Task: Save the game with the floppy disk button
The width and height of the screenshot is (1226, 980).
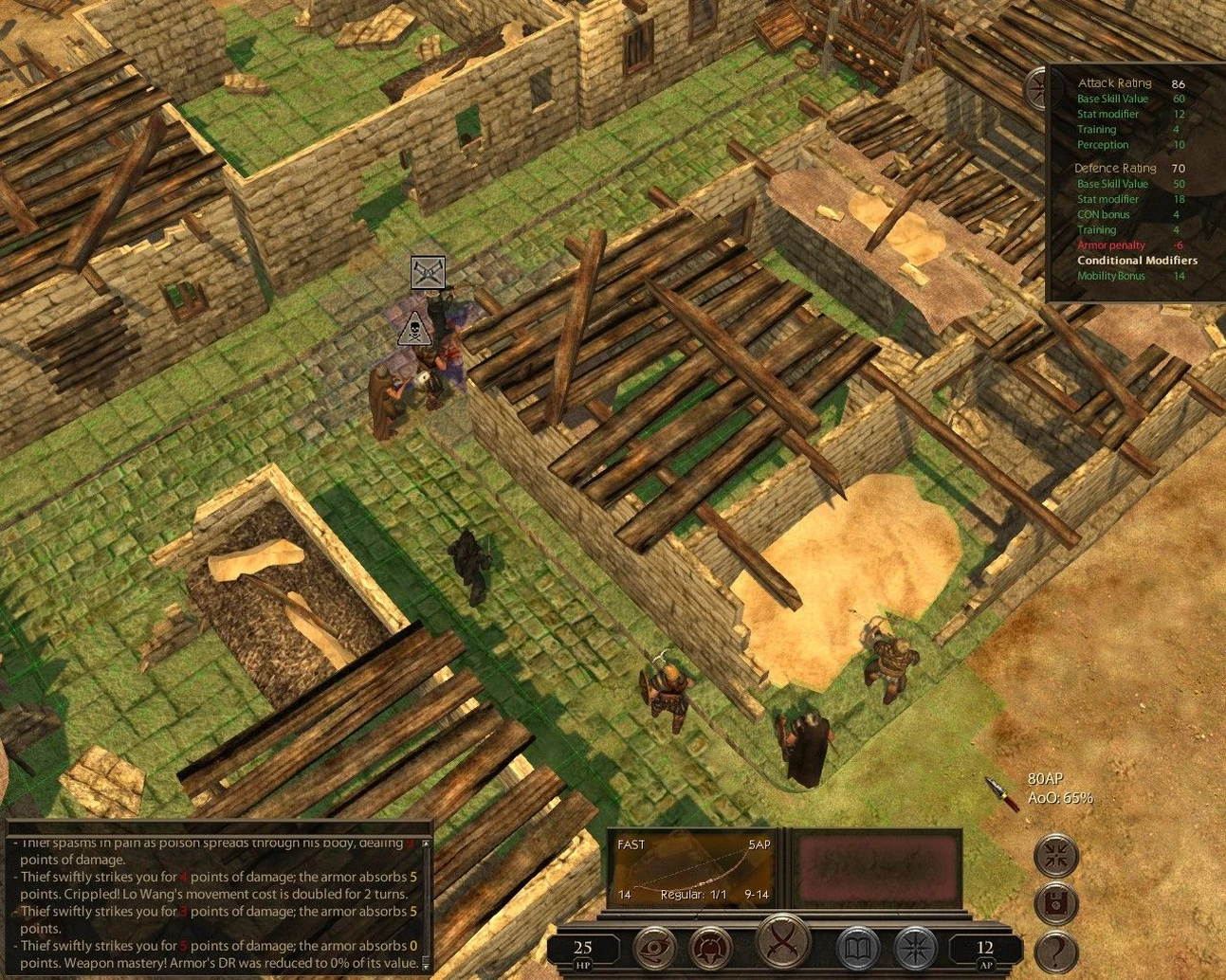Action: [x=1055, y=903]
